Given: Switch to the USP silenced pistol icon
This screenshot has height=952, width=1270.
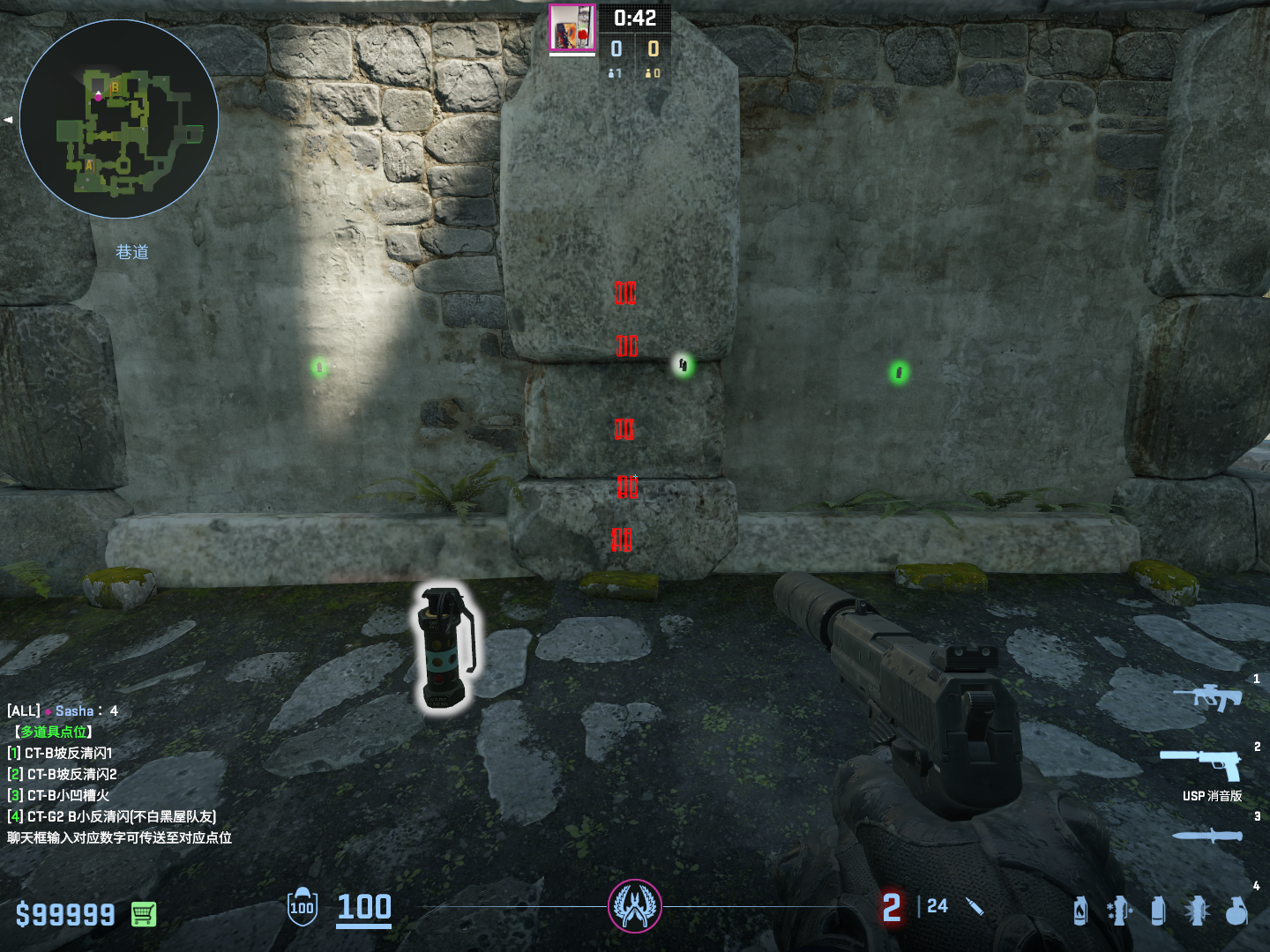Looking at the screenshot, I should pos(1201,763).
